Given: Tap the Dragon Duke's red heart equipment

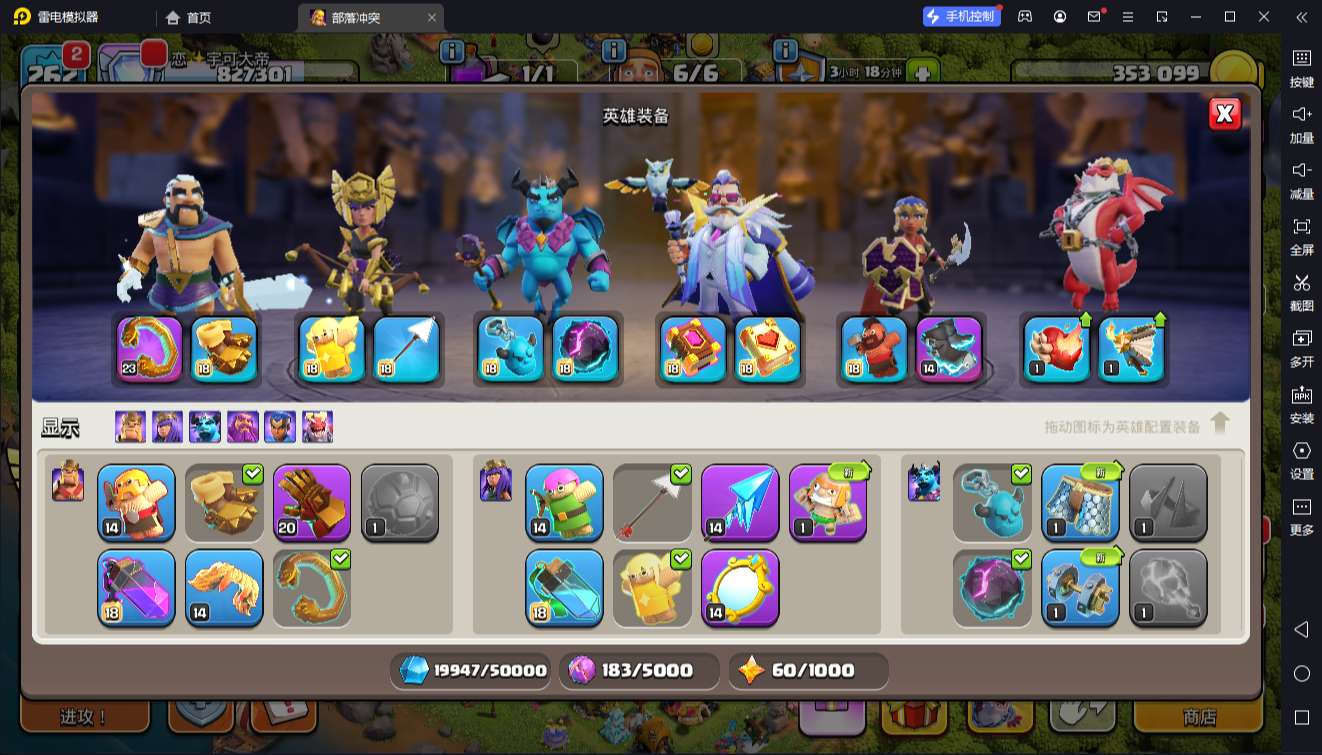Looking at the screenshot, I should coord(1057,349).
